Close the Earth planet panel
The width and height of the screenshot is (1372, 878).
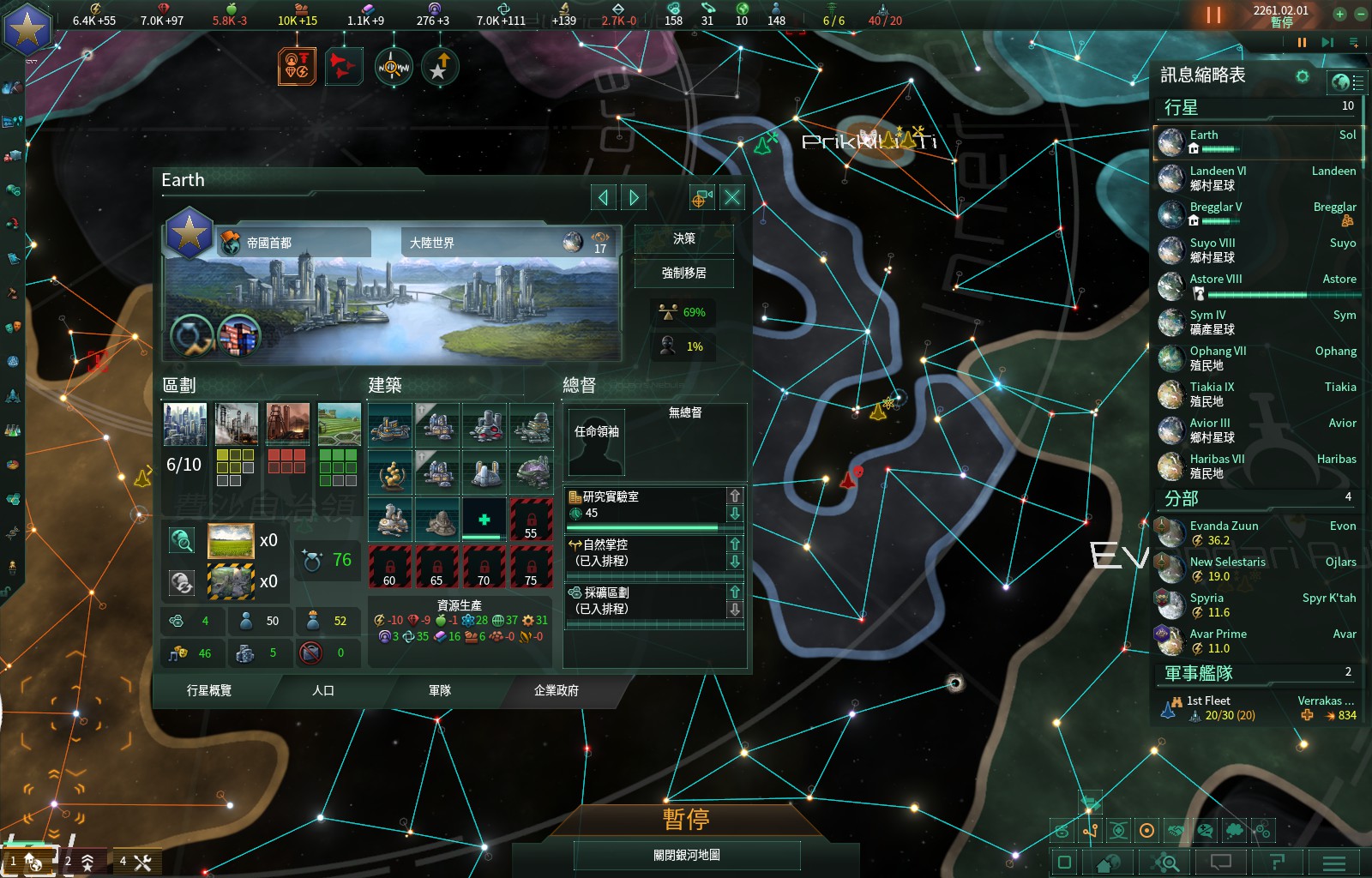pyautogui.click(x=732, y=198)
